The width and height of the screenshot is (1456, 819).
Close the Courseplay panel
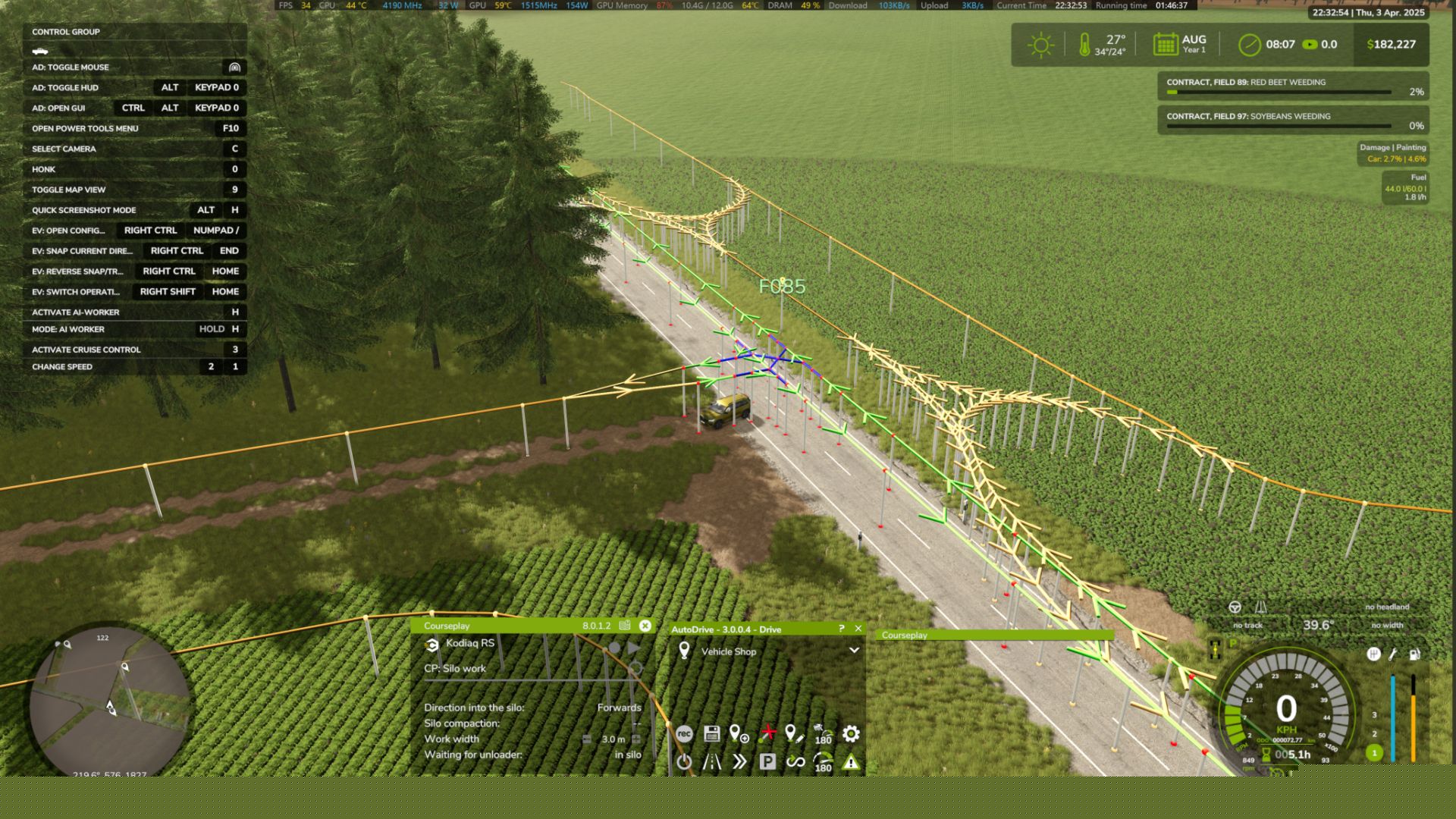click(x=645, y=626)
